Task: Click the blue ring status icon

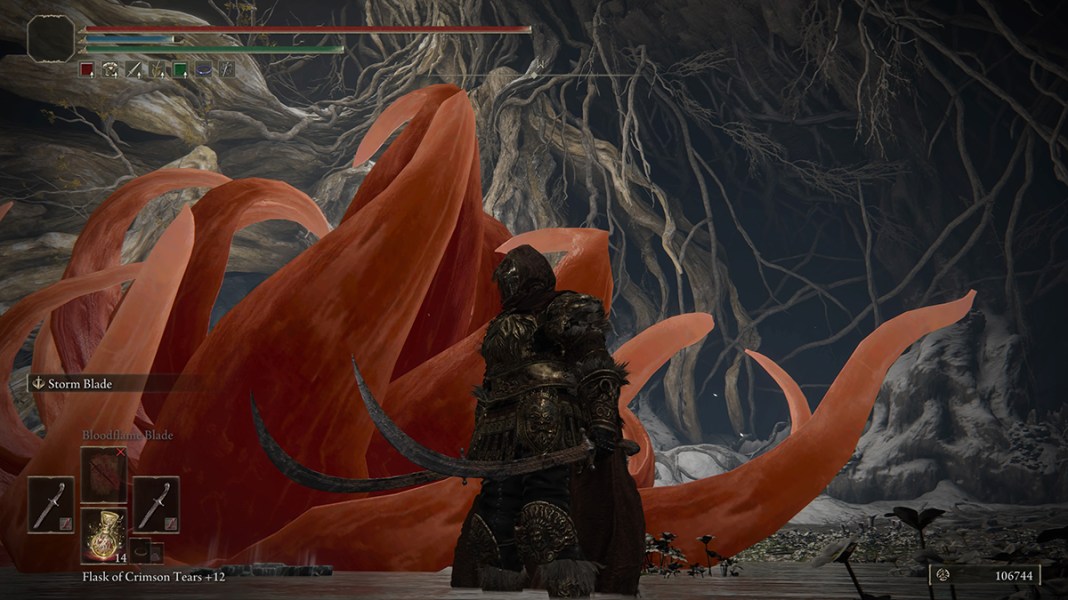Action: click(x=204, y=69)
